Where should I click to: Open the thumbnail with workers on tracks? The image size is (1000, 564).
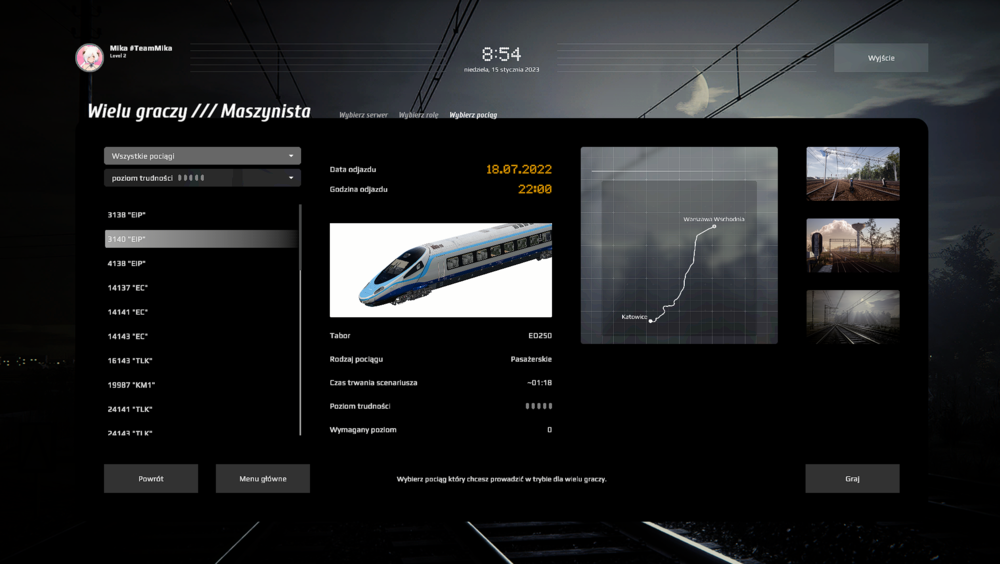pyautogui.click(x=852, y=174)
